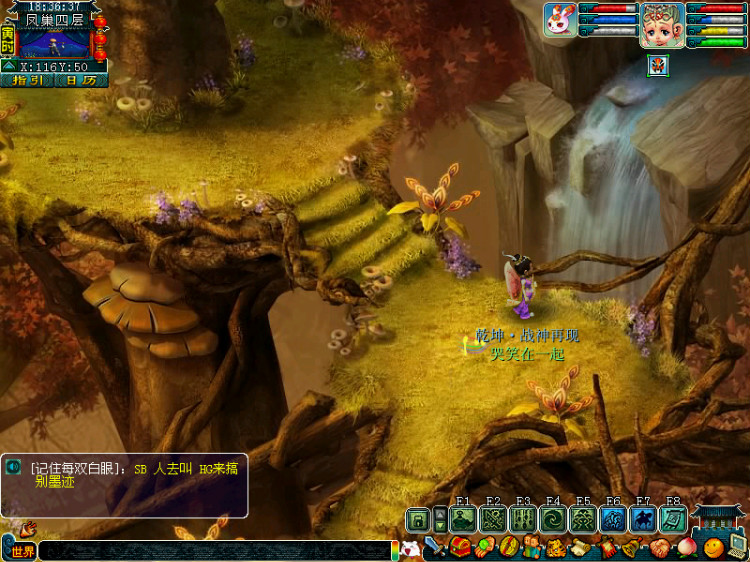750x562 pixels.
Task: Click the orange smiley face icon
Action: click(x=713, y=548)
